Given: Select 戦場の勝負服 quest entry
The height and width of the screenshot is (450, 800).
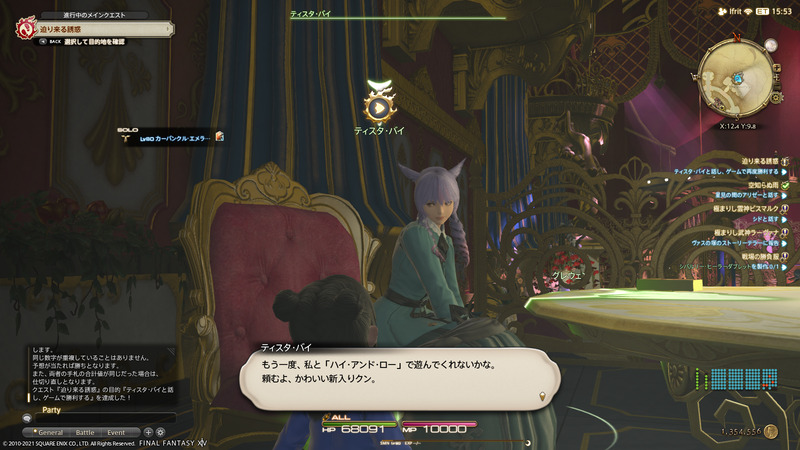Looking at the screenshot, I should (760, 255).
